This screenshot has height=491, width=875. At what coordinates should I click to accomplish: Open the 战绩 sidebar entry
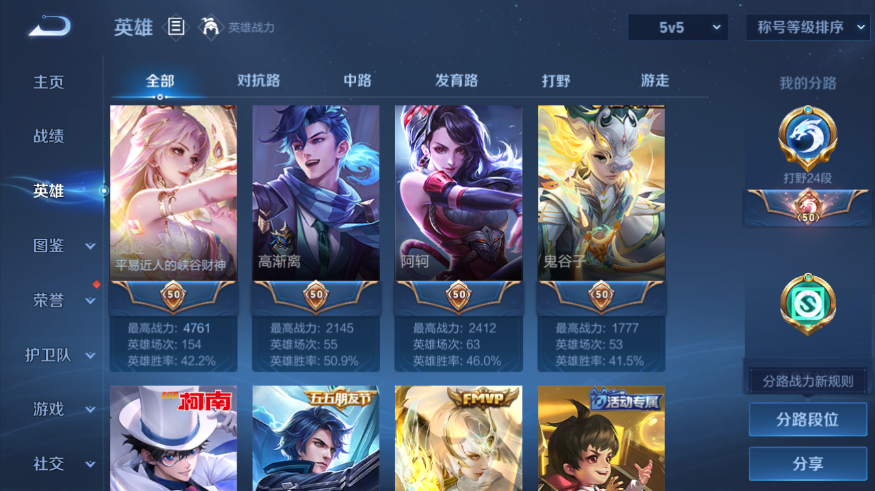point(49,136)
